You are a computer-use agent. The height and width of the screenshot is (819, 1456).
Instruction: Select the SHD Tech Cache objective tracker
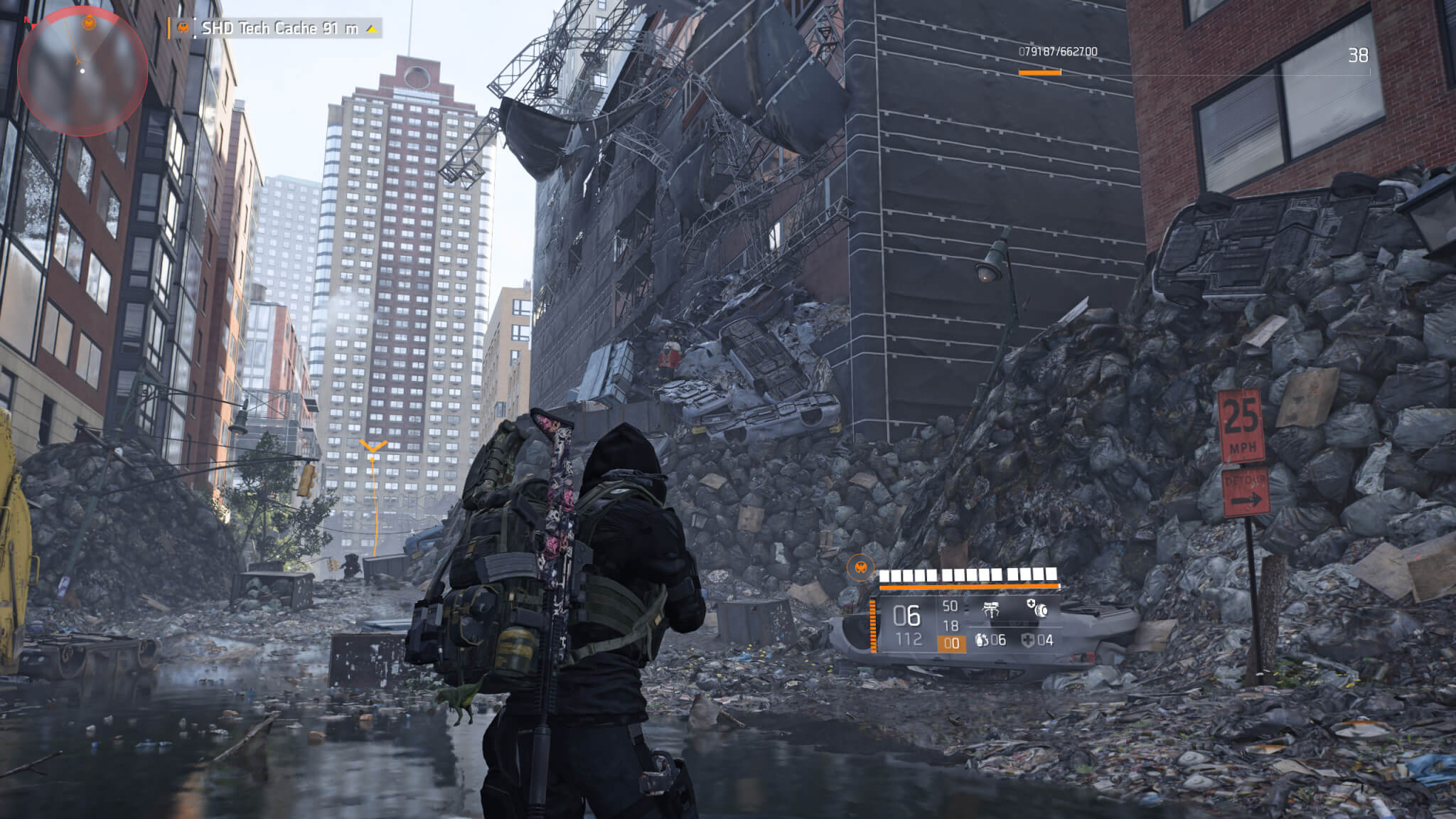coord(279,28)
